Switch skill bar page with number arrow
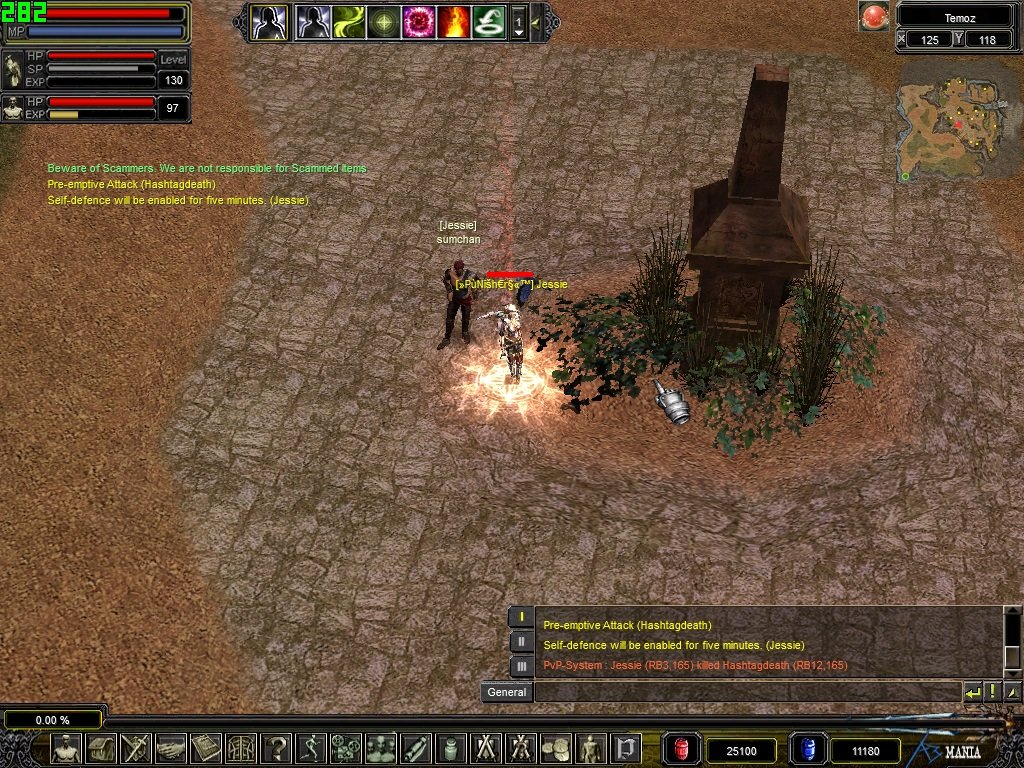Screen dimensions: 1024x768 pos(518,22)
